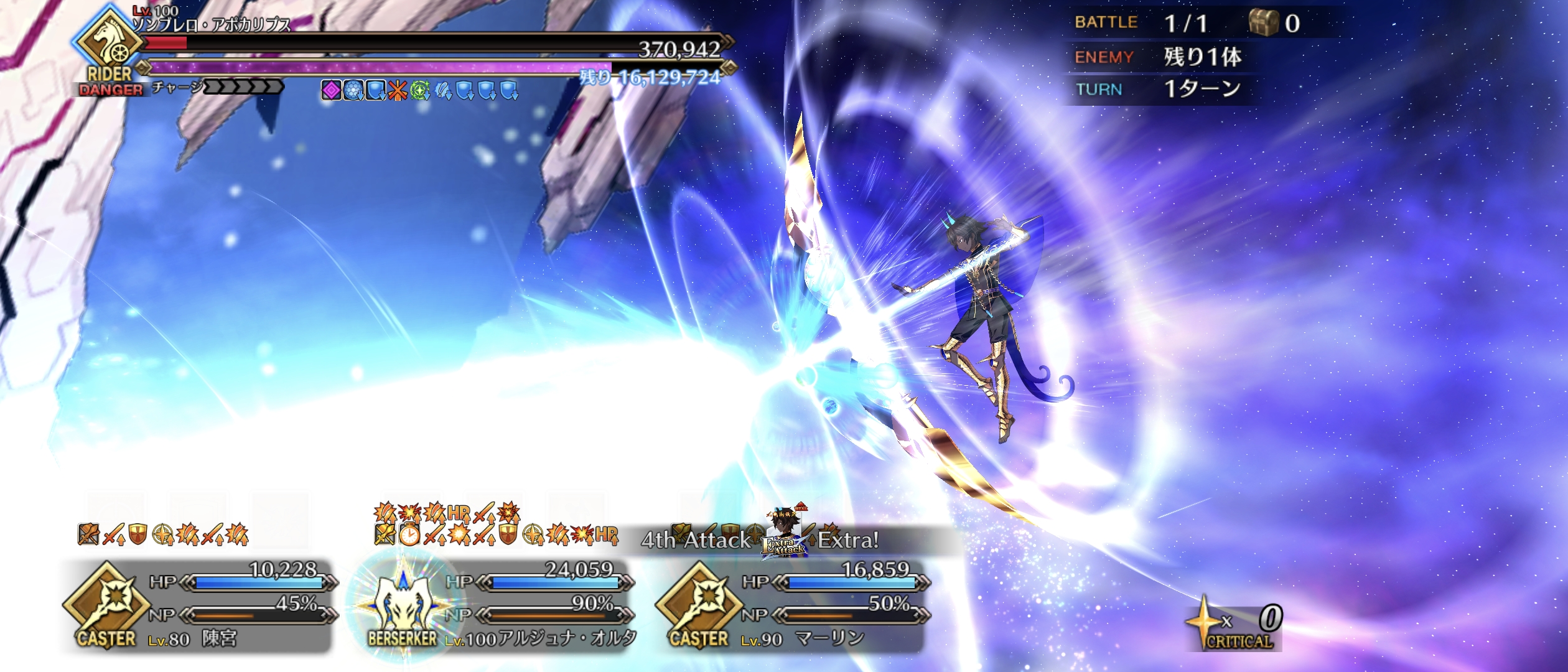Show Arjuna Alter's active buff icons
Screen dimensions: 1568x672
coord(495,525)
